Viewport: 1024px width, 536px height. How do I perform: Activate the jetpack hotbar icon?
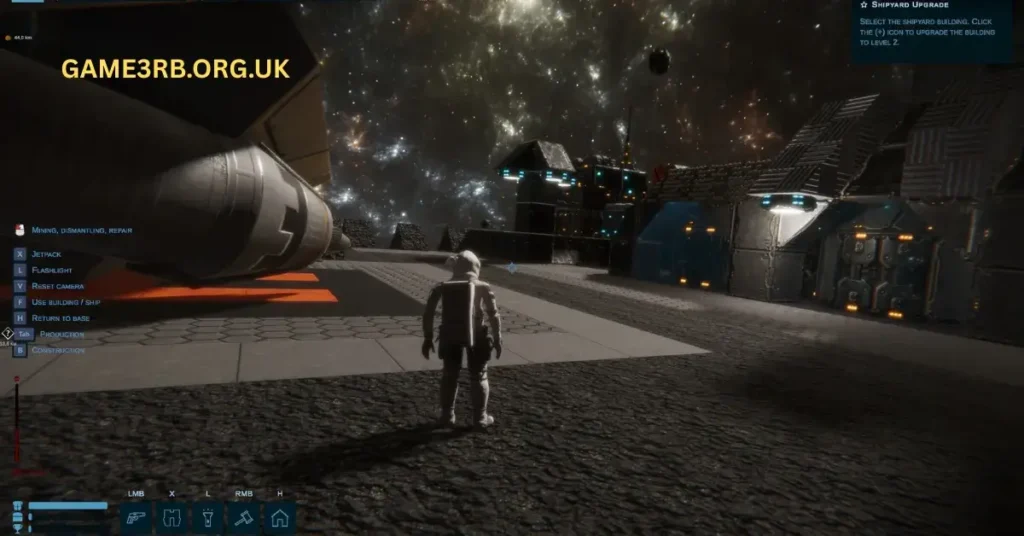[x=171, y=518]
